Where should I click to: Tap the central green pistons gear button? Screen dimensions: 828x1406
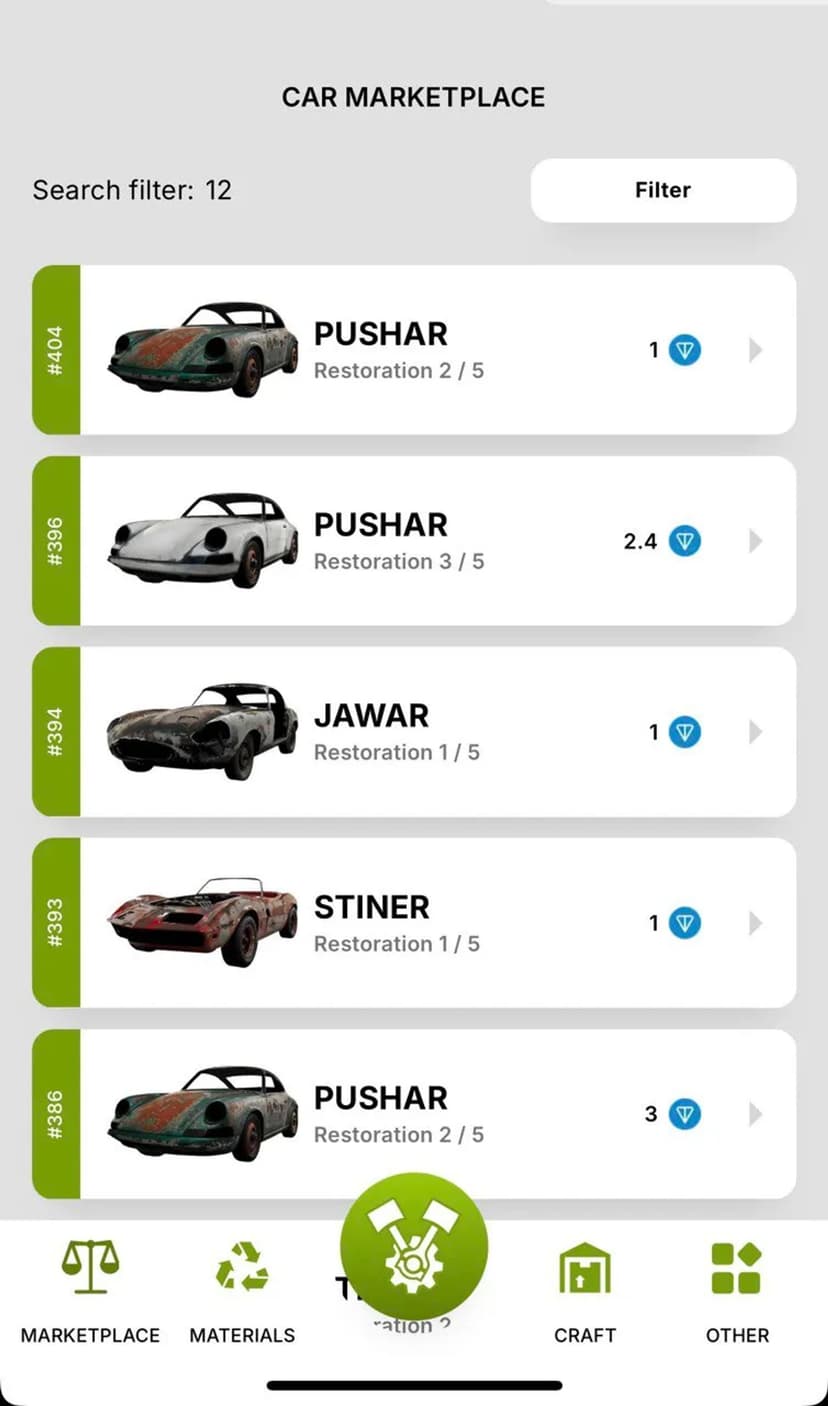(x=414, y=1247)
